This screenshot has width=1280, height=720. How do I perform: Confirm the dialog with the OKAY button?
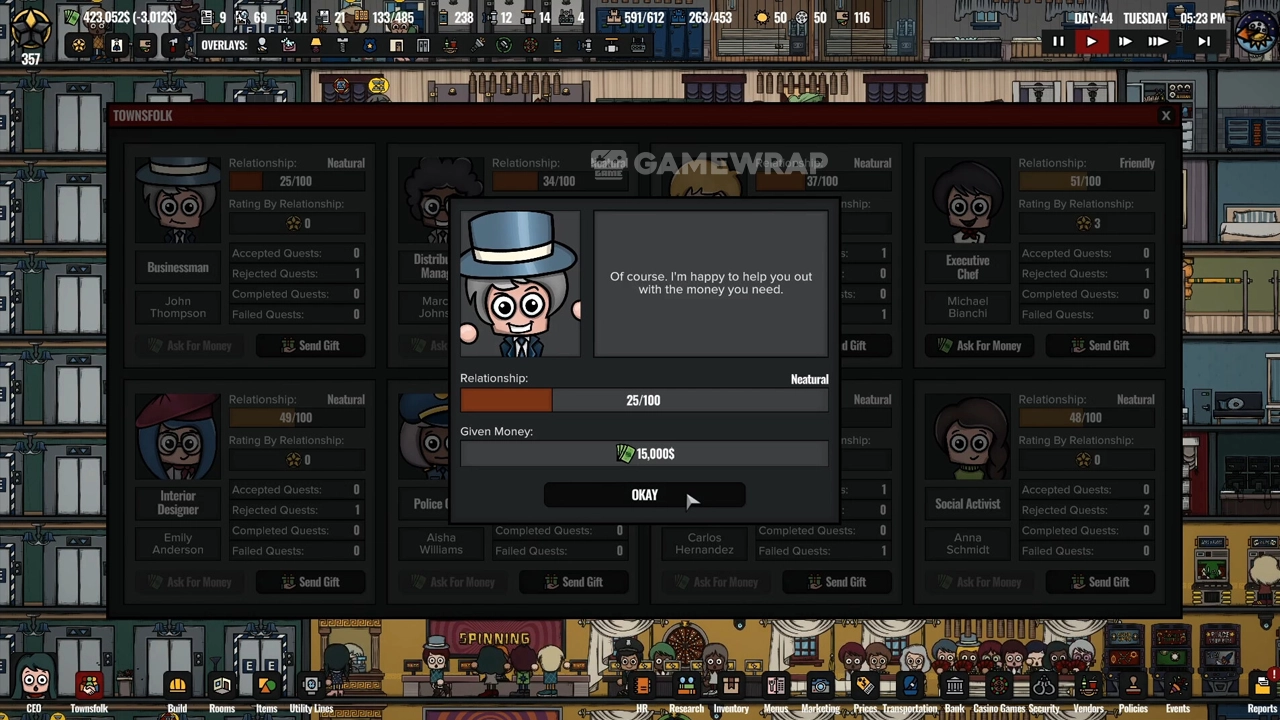644,495
